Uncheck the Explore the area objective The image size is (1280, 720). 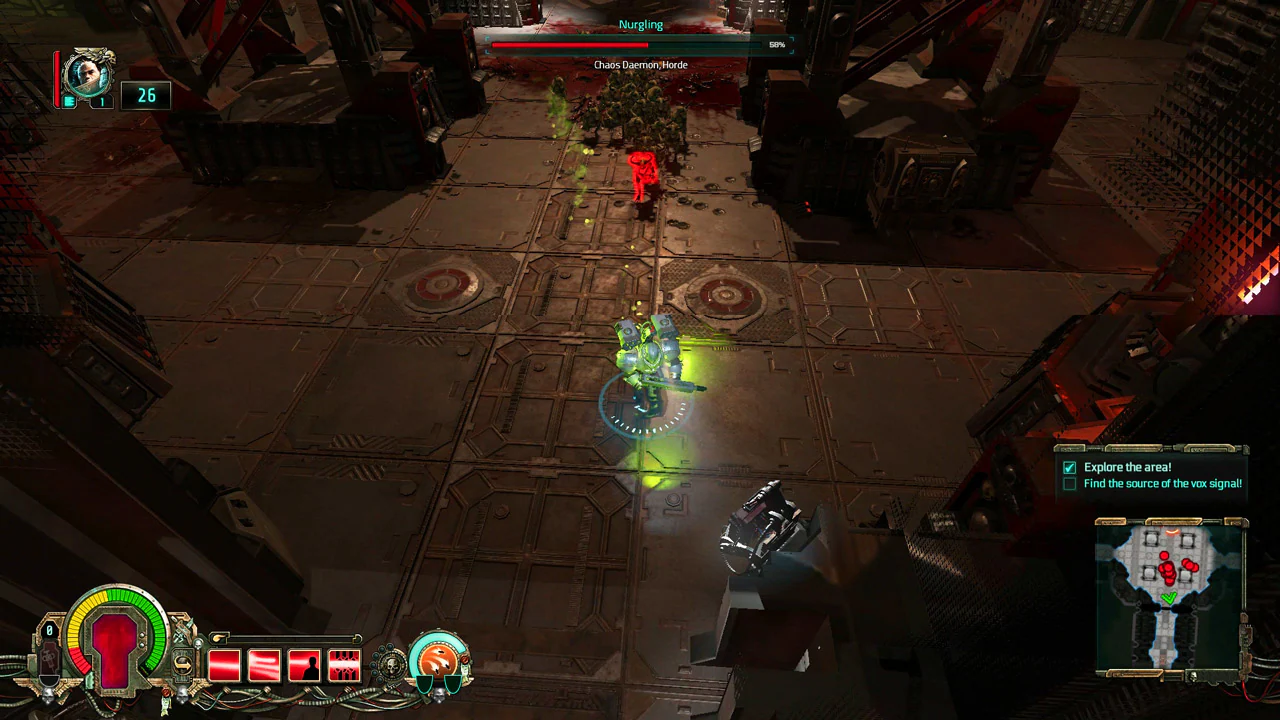(1069, 467)
